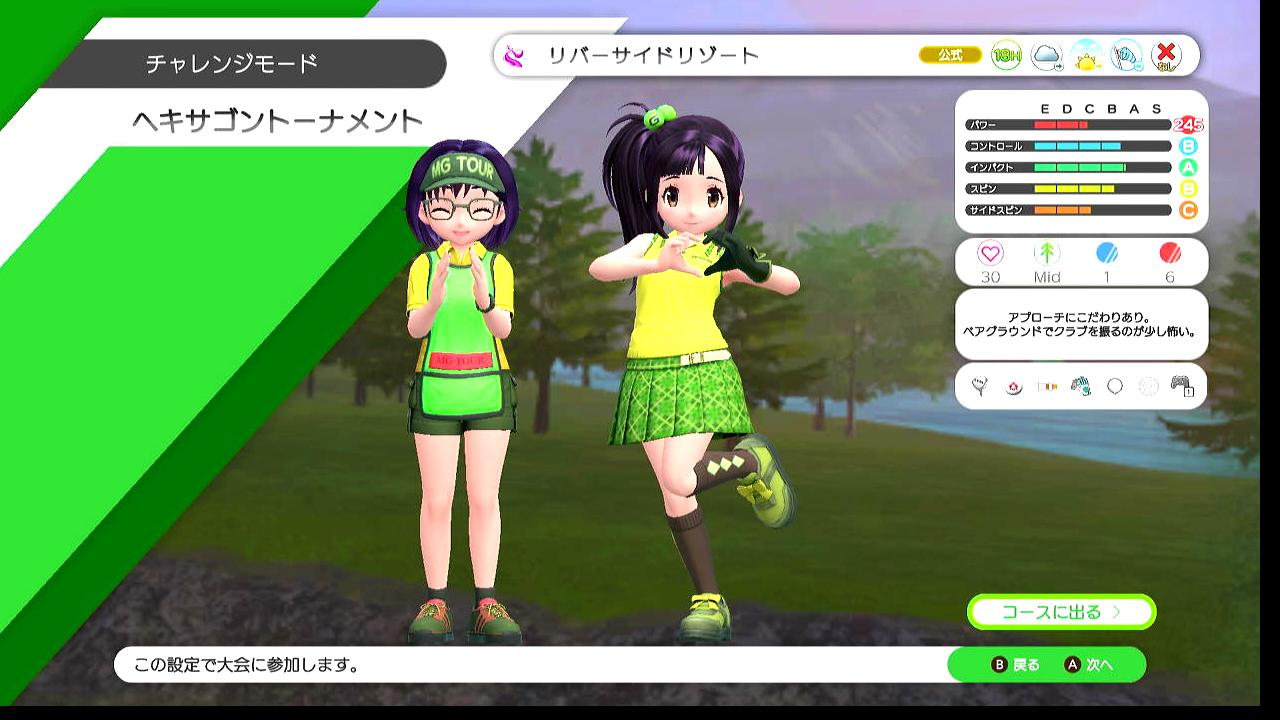Choose the cloud weather icon

[1046, 56]
